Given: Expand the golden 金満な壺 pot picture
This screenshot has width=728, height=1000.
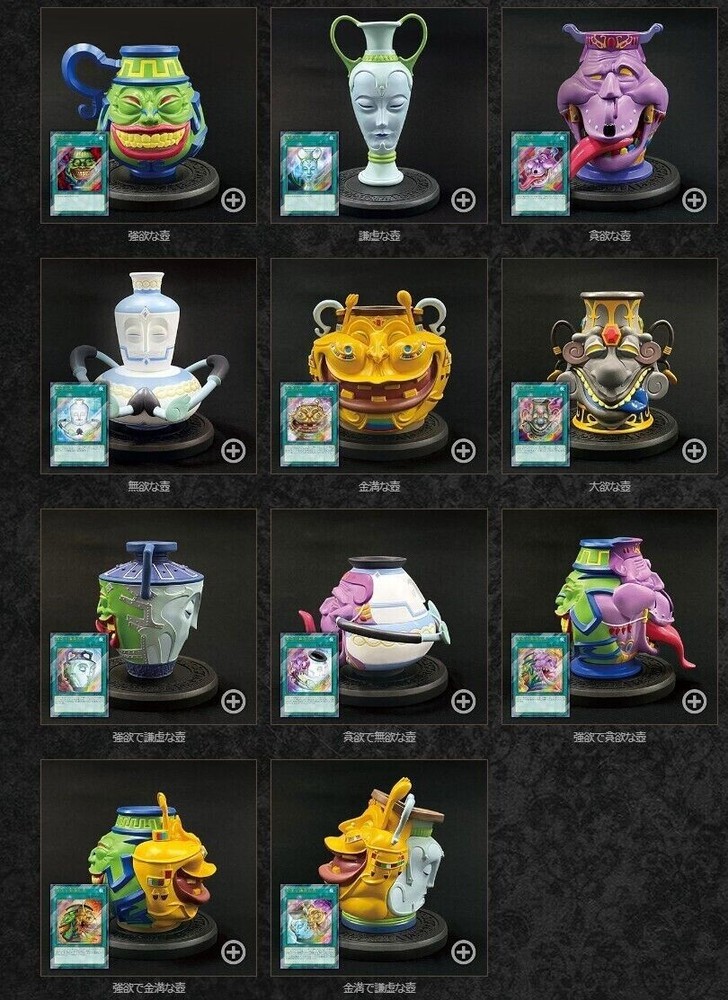Looking at the screenshot, I should click(463, 450).
